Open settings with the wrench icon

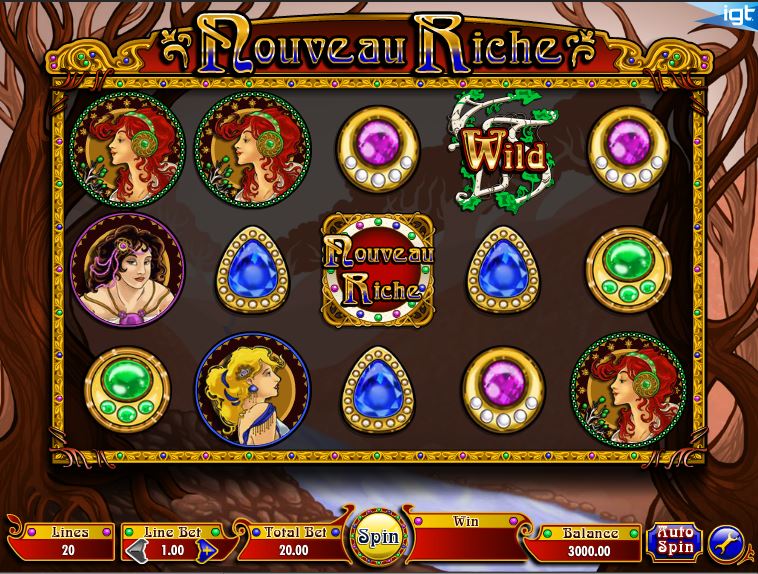tap(726, 542)
